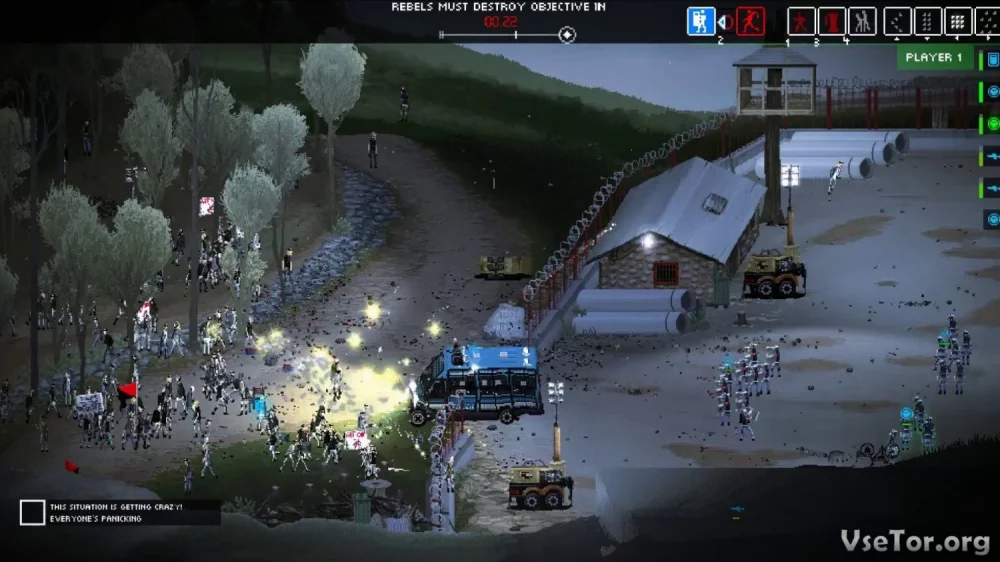Choose the two-column formation icon
The image size is (1000, 562).
[928, 21]
